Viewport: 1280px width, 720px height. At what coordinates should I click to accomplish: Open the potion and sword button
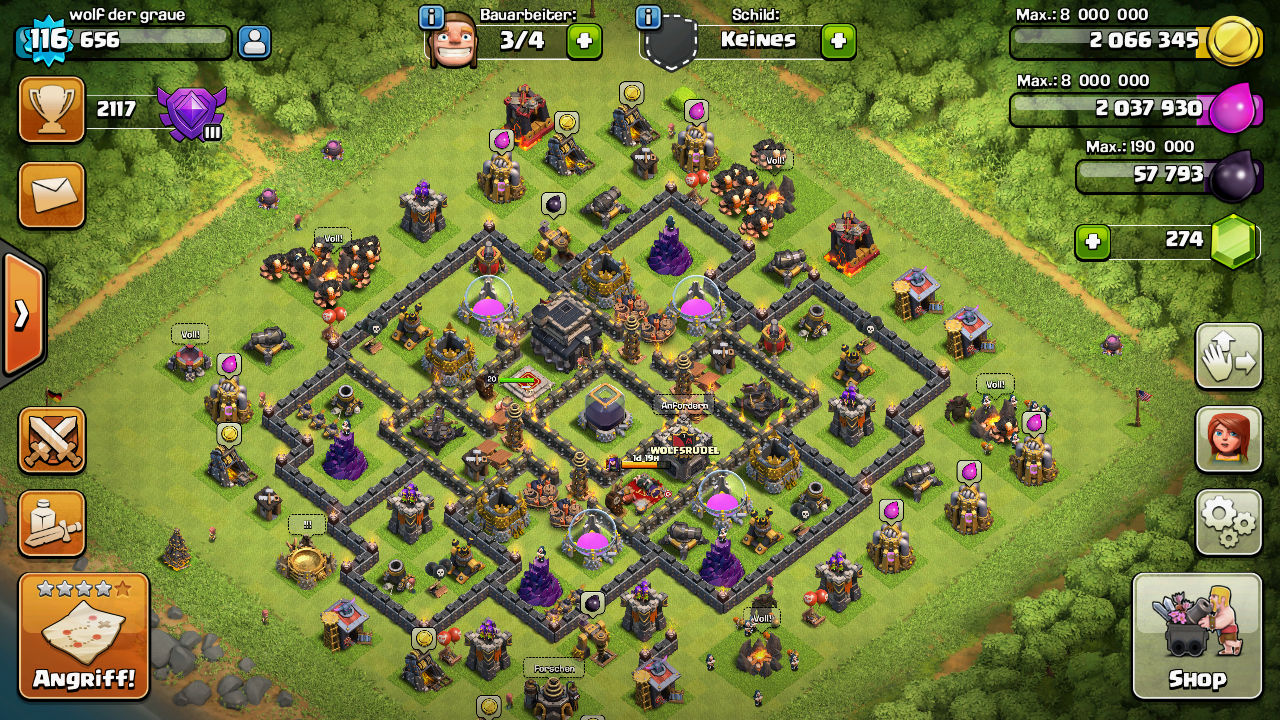(52, 523)
